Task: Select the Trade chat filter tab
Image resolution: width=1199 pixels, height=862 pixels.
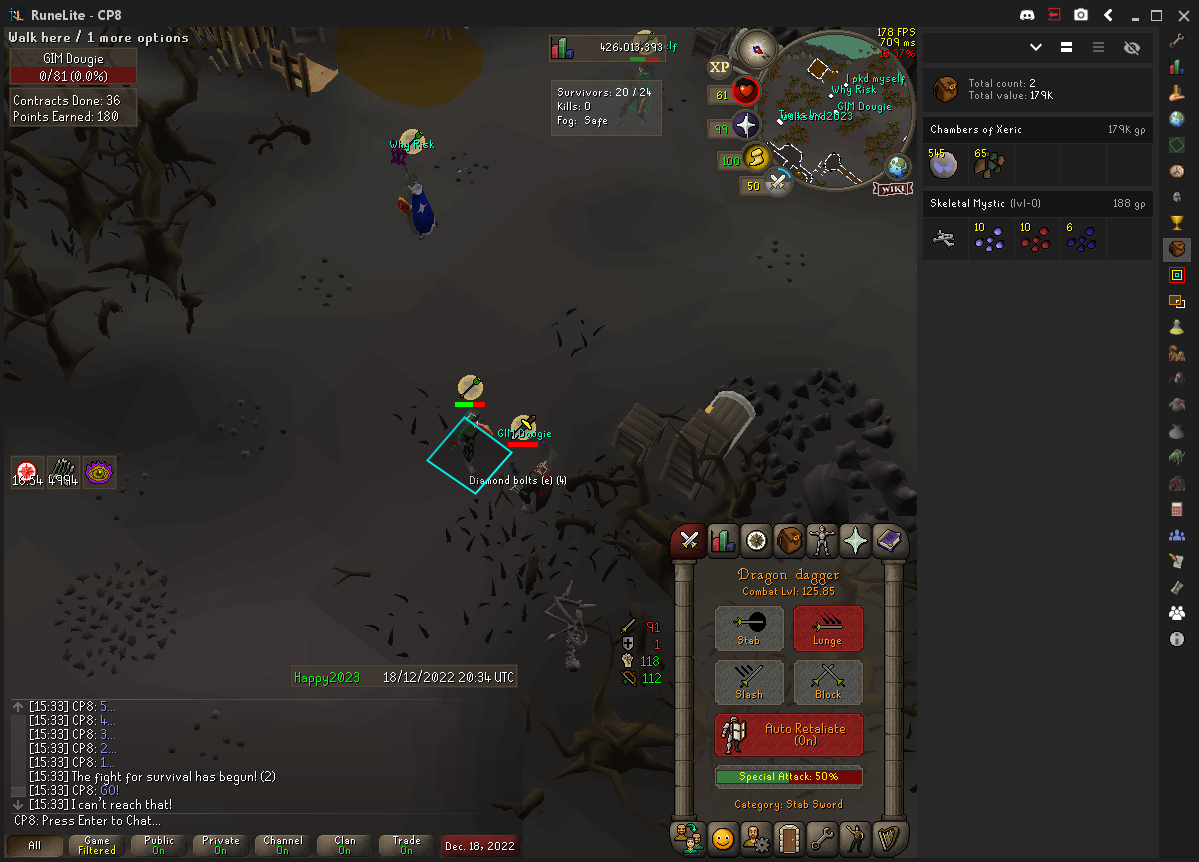Action: (x=407, y=845)
